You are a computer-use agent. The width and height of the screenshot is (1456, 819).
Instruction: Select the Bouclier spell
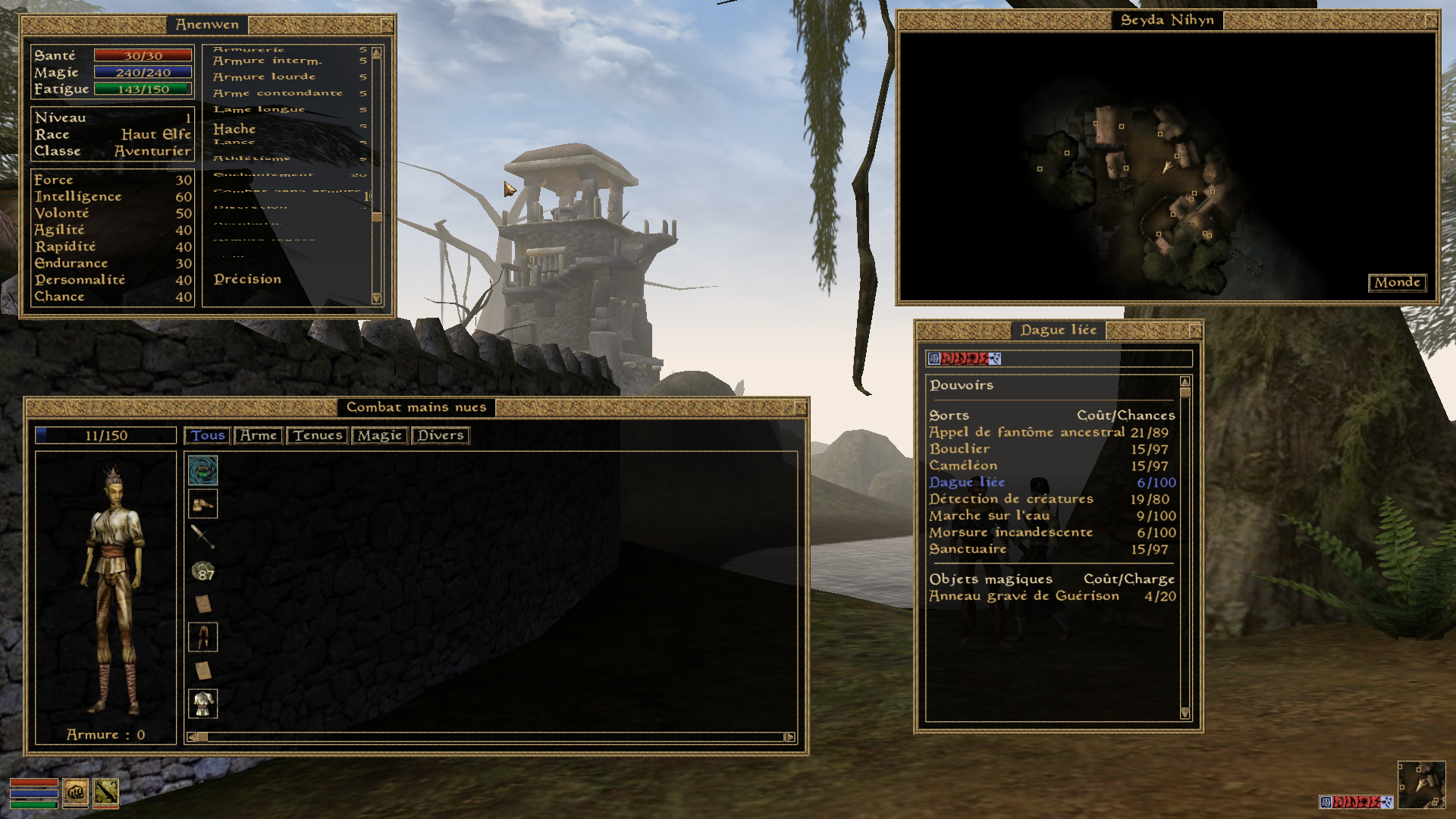coord(959,449)
